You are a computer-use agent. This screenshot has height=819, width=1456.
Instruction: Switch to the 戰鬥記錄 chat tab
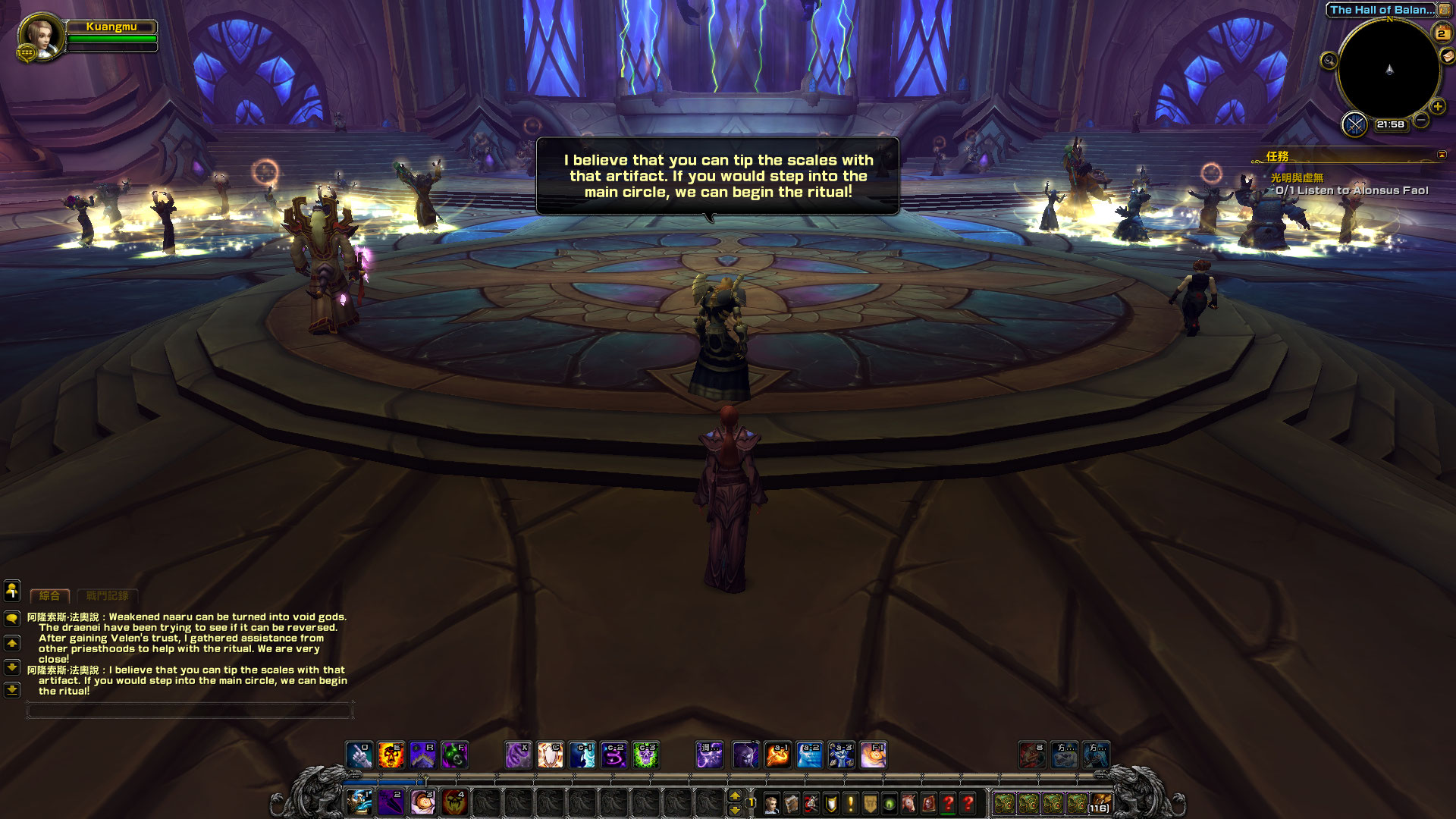click(107, 596)
